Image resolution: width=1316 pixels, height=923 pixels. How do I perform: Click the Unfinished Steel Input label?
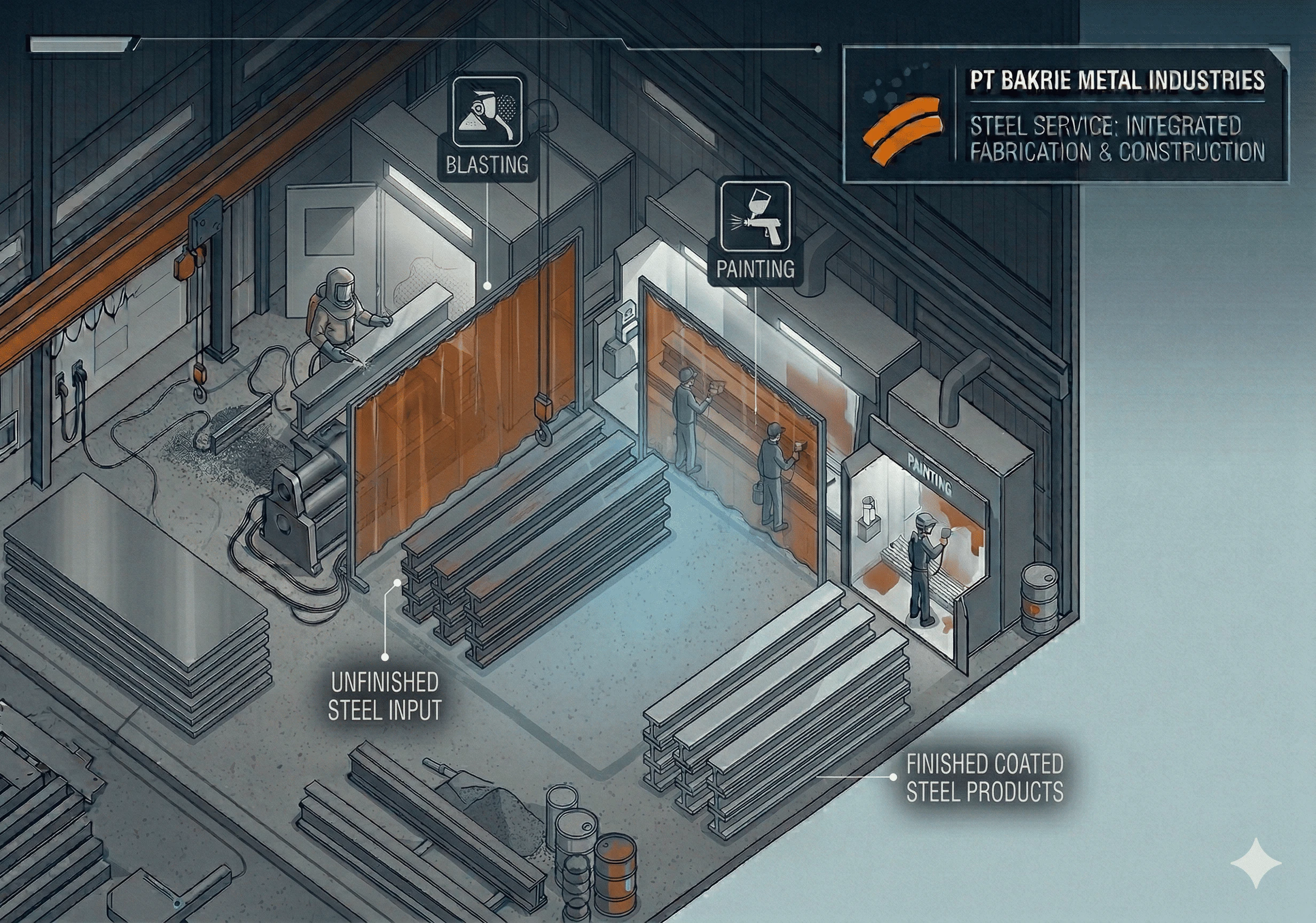(x=385, y=696)
